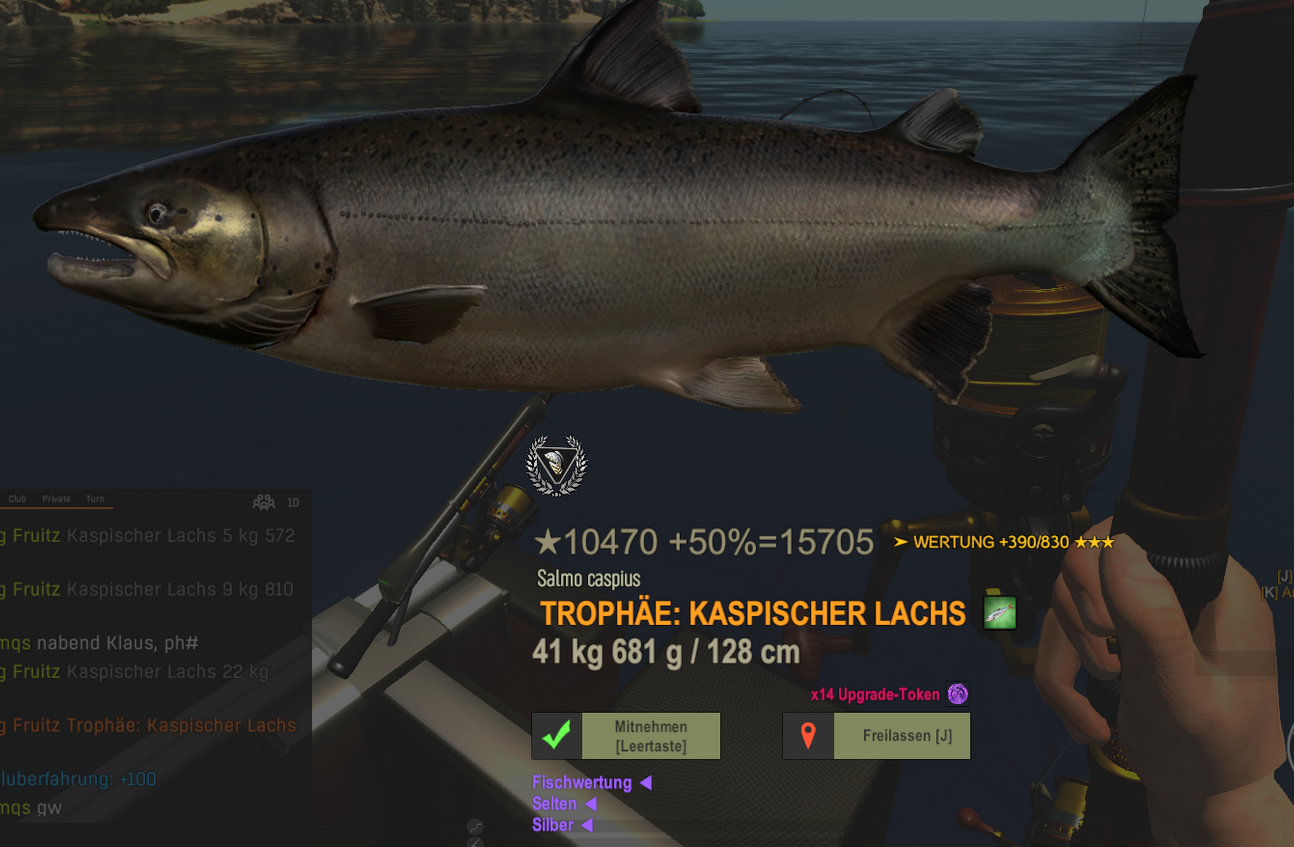The image size is (1294, 847).
Task: Open the Private chat tab
Action: (x=56, y=499)
